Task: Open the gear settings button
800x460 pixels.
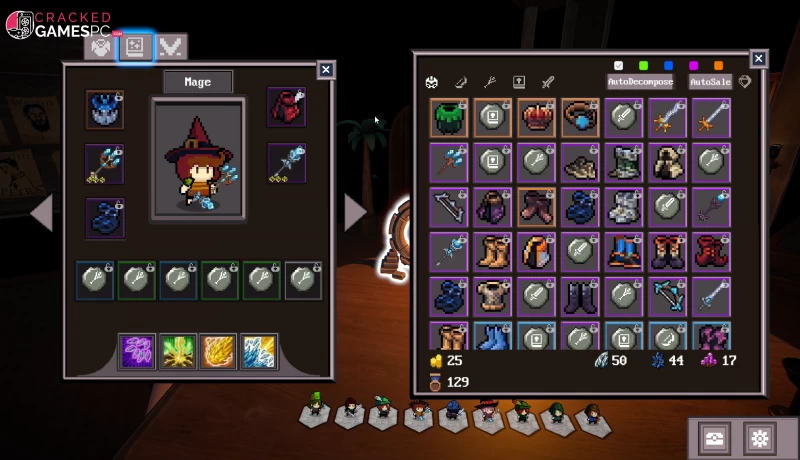Action: coord(760,438)
